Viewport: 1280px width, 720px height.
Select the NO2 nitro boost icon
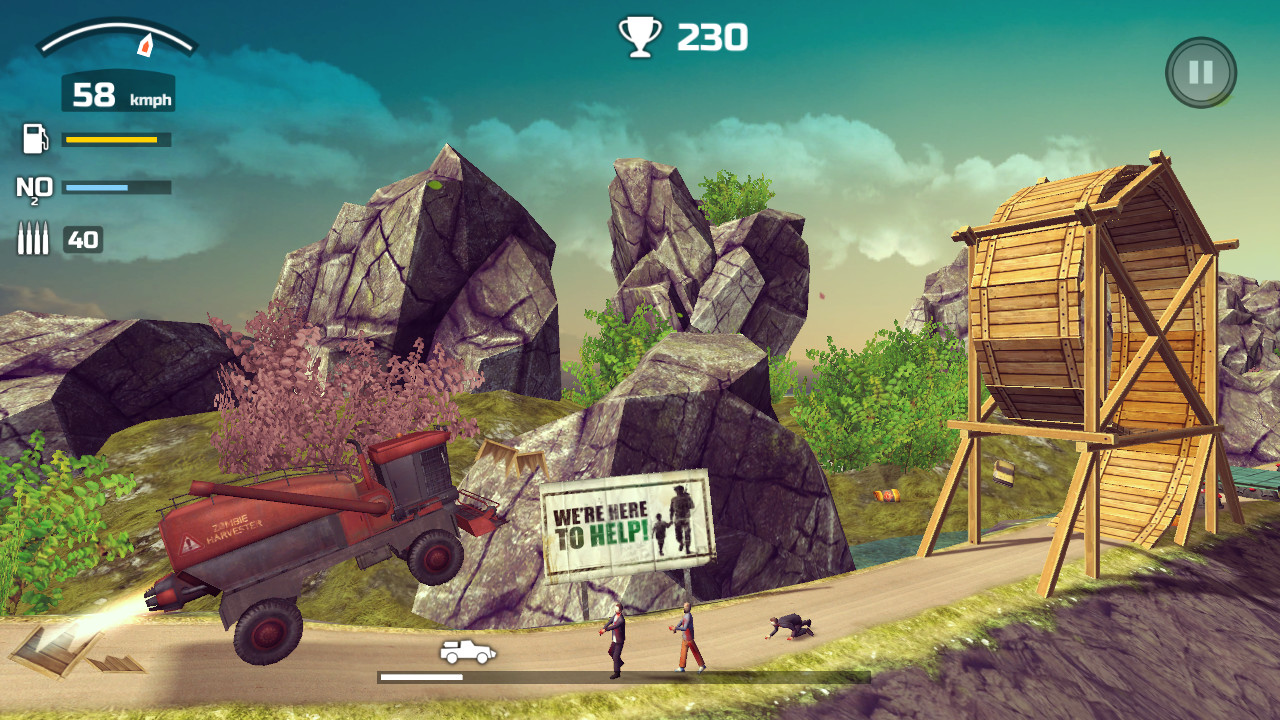pyautogui.click(x=35, y=187)
